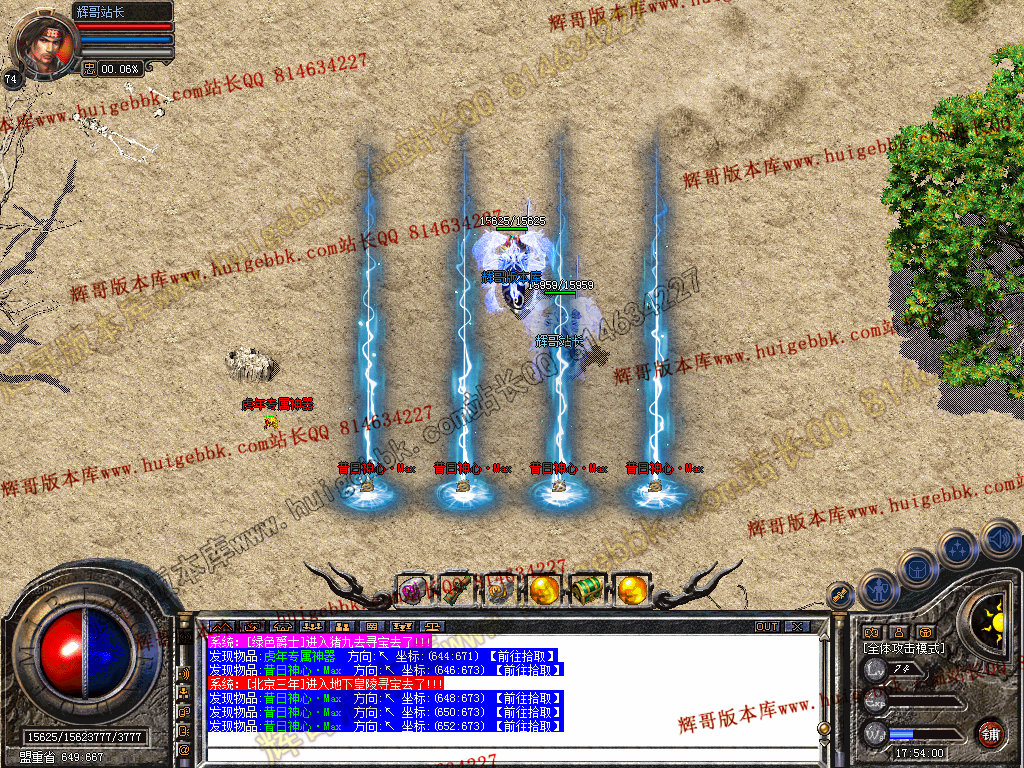Click the person icon above attack mode

[x=898, y=632]
